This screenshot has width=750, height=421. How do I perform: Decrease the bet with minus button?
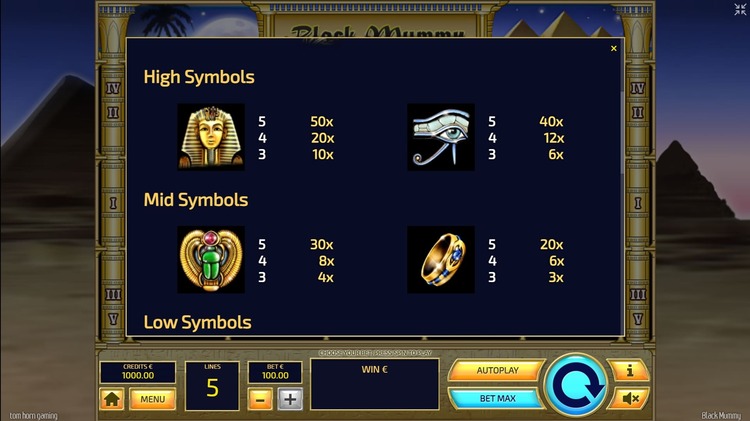pos(260,399)
